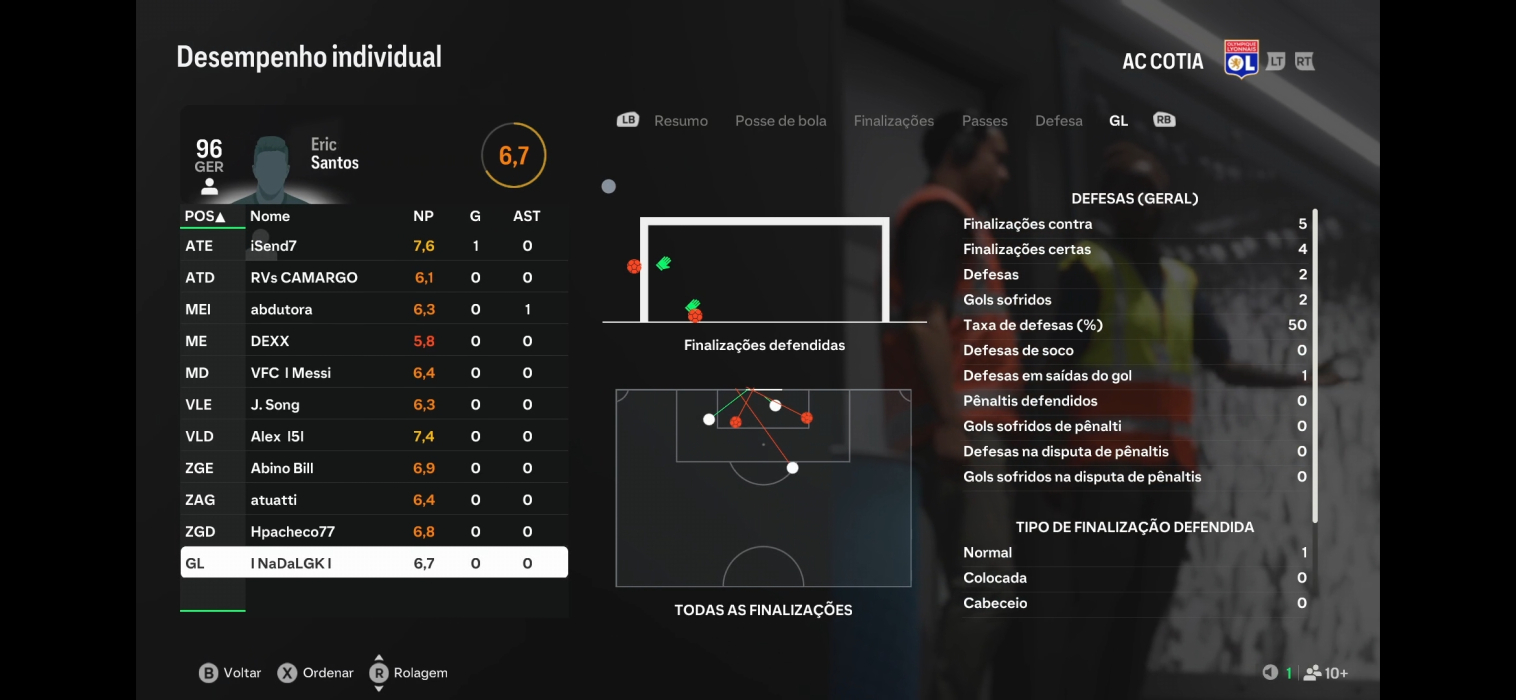
Task: Select VFC I Messi row
Action: click(x=373, y=373)
